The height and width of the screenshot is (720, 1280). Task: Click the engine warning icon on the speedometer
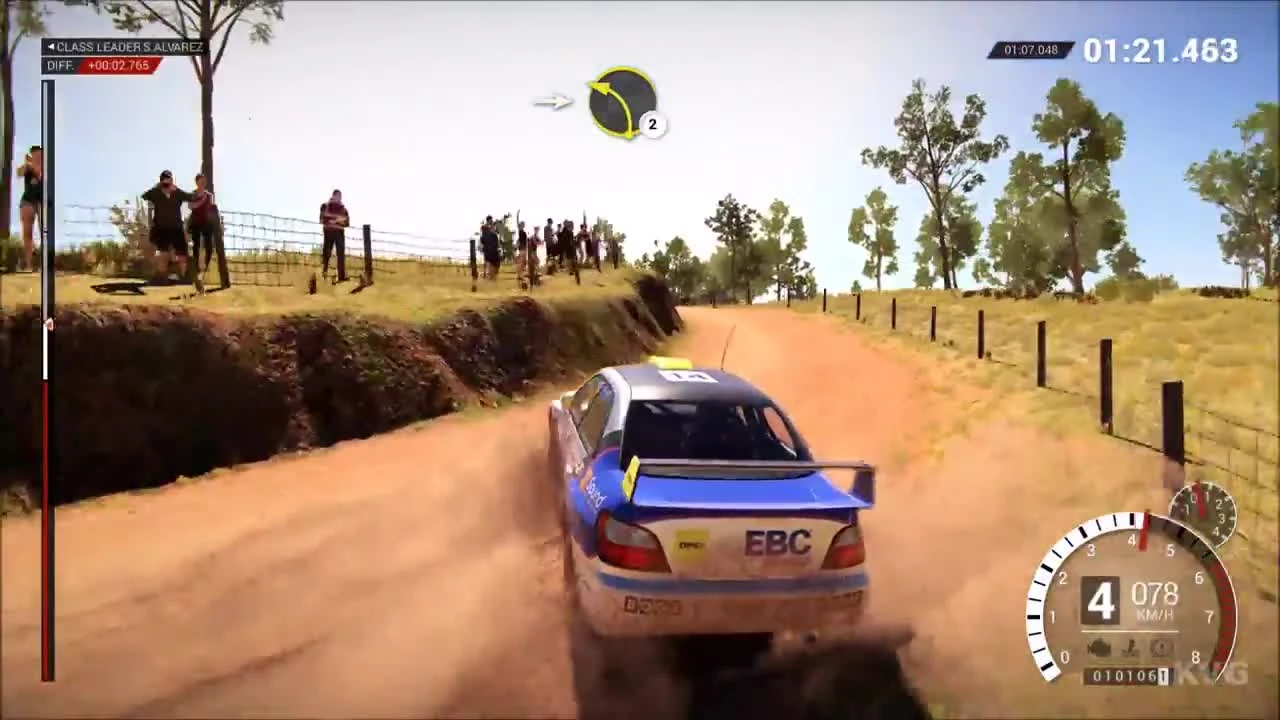click(x=1098, y=645)
